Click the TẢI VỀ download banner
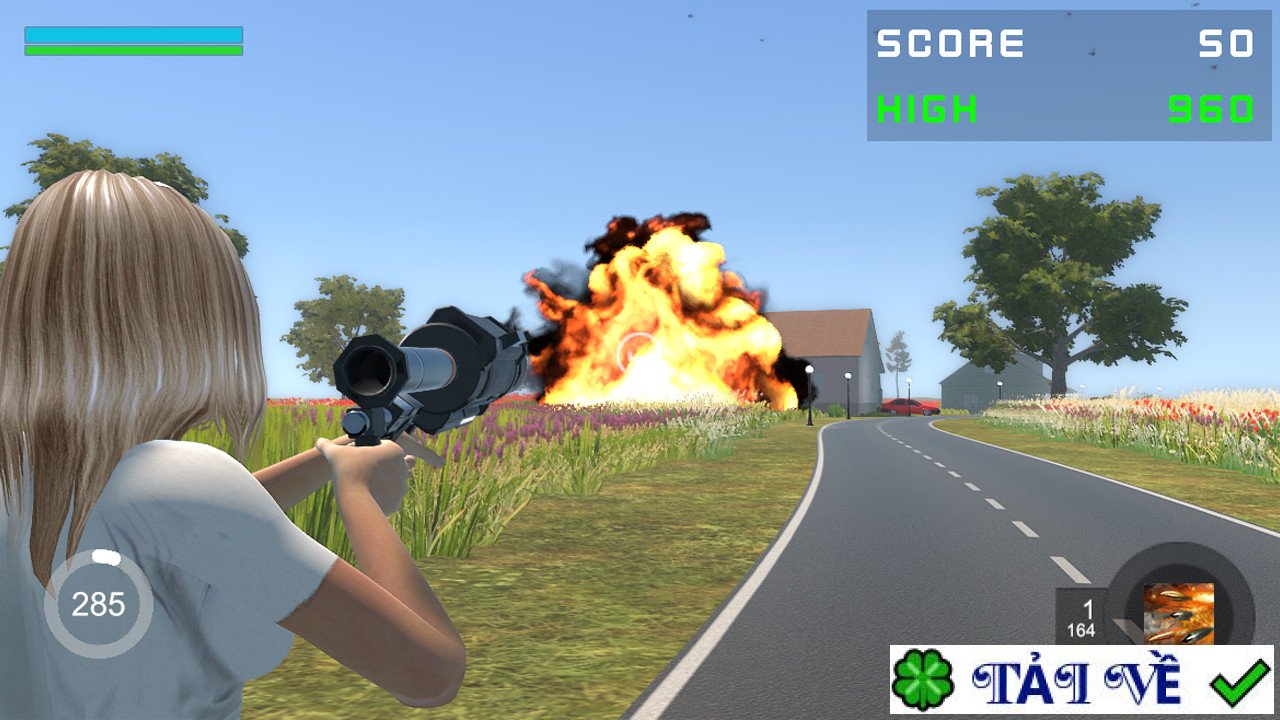The width and height of the screenshot is (1280, 720). point(1081,680)
